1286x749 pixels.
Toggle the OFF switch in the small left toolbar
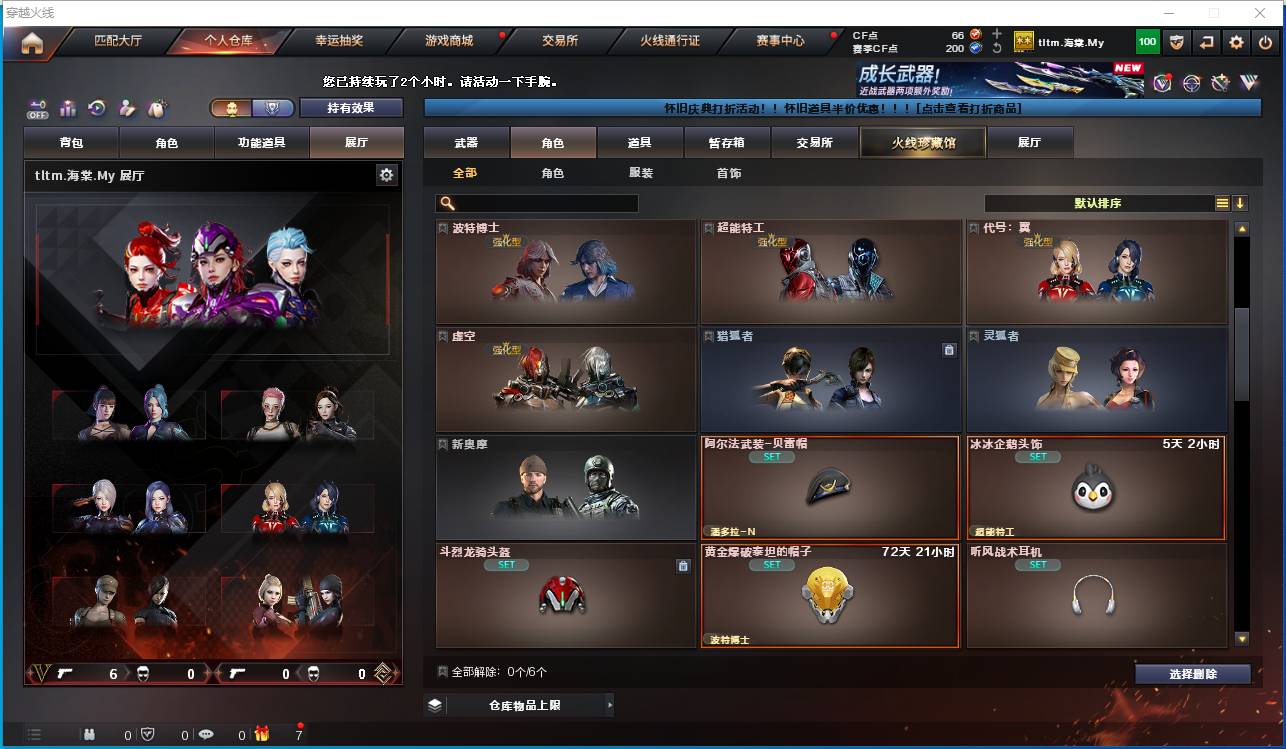click(x=36, y=108)
